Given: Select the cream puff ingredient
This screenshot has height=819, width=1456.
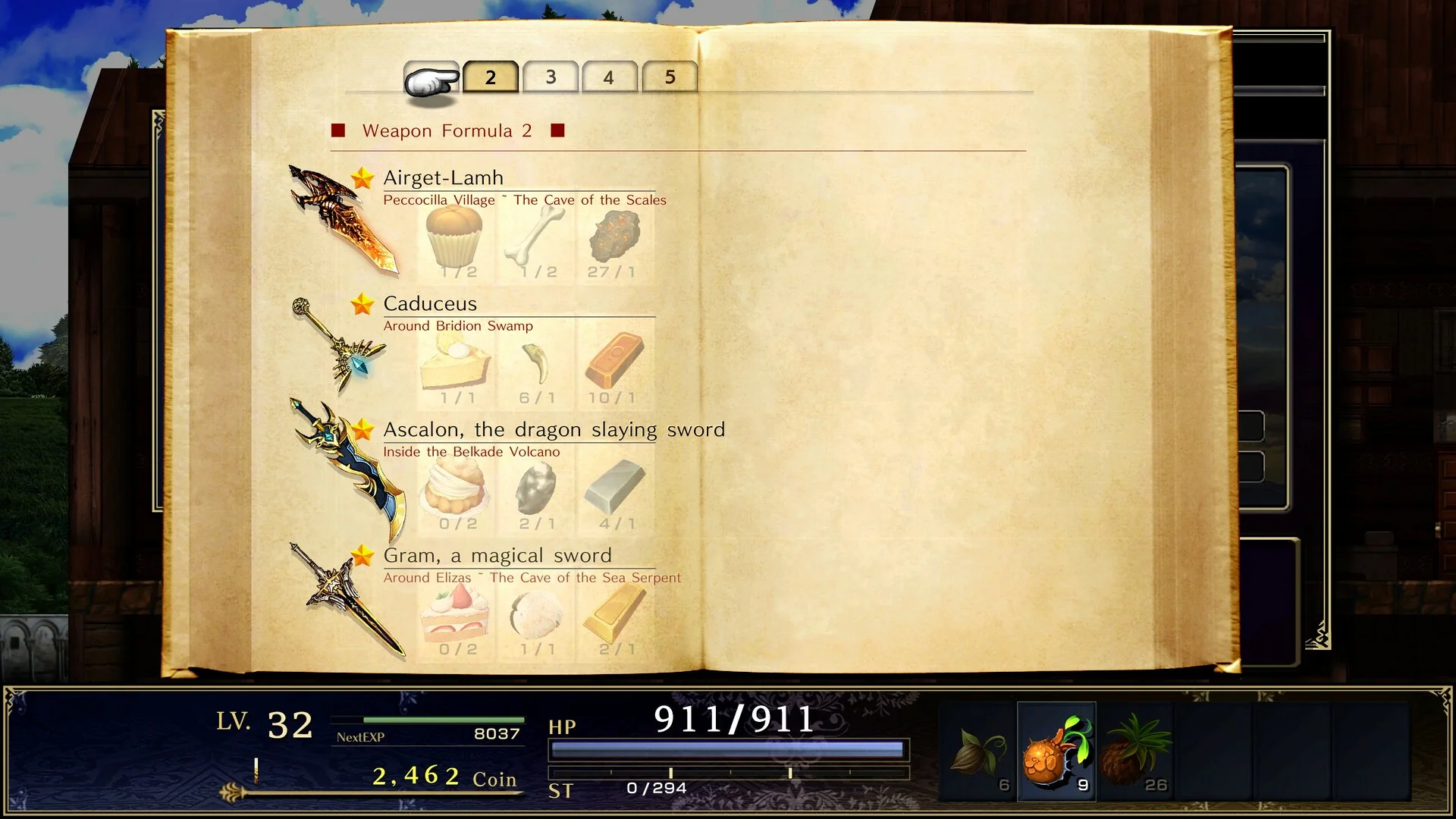Looking at the screenshot, I should [x=455, y=488].
